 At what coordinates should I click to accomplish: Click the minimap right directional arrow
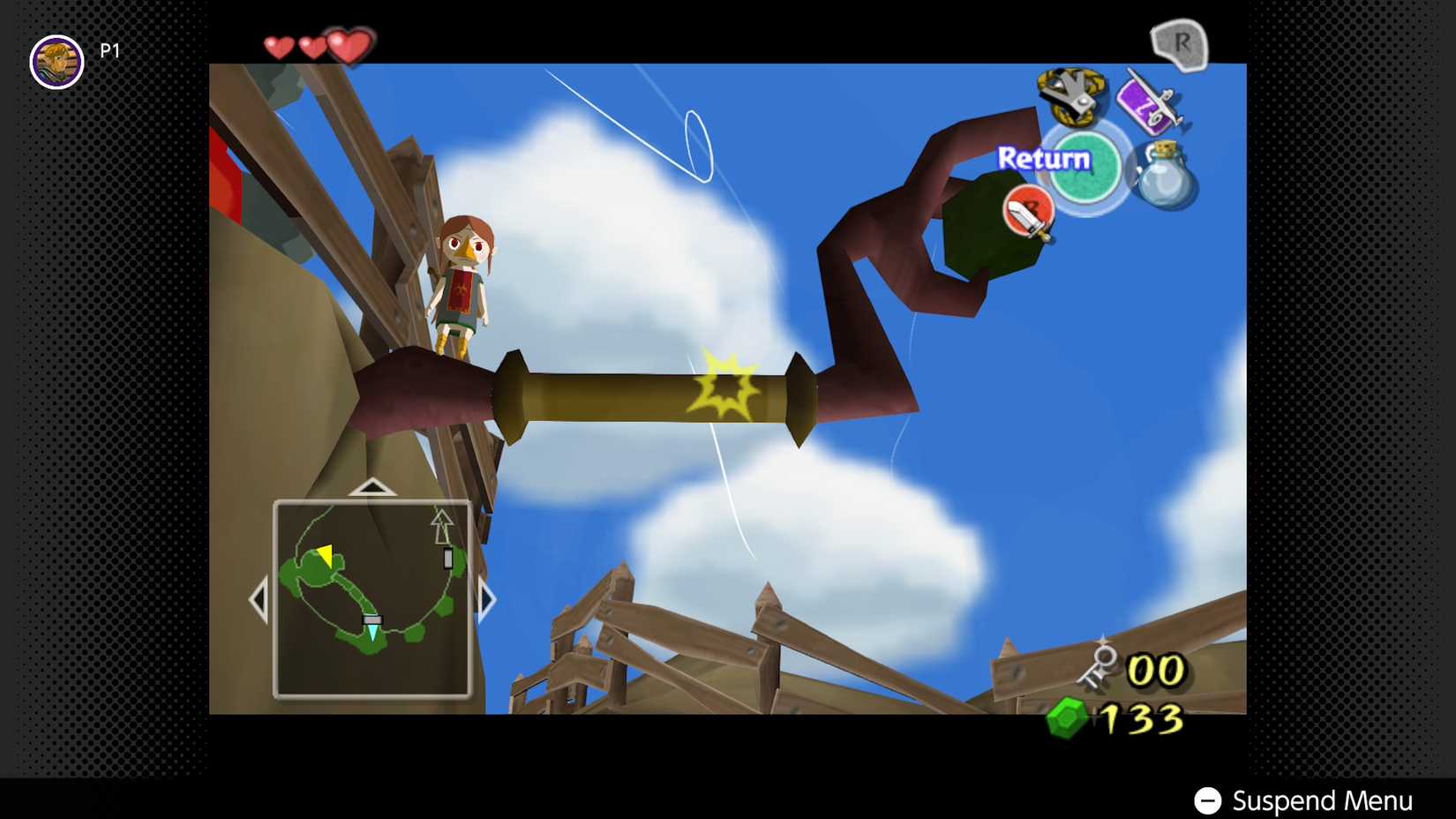coord(486,597)
